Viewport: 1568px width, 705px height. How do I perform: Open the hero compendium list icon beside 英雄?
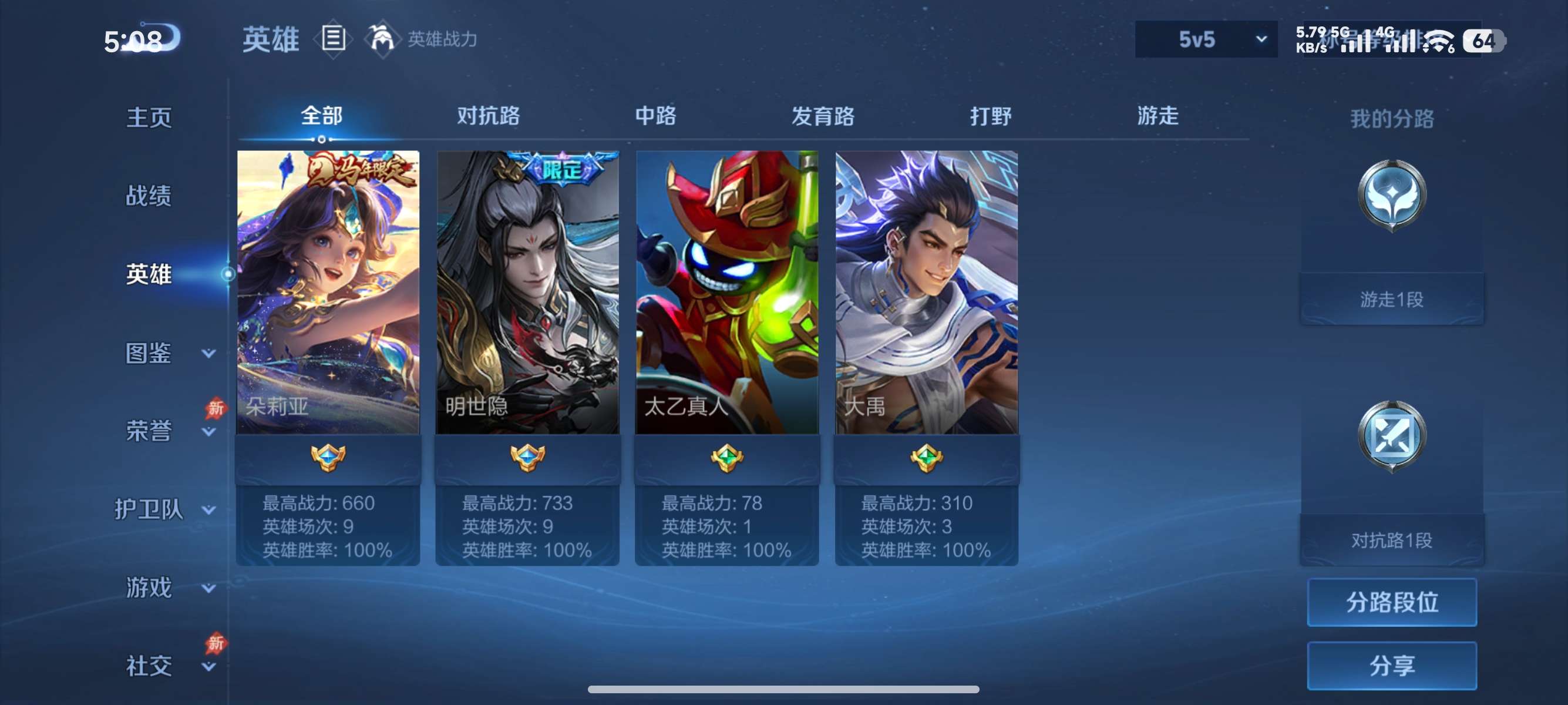[x=332, y=38]
